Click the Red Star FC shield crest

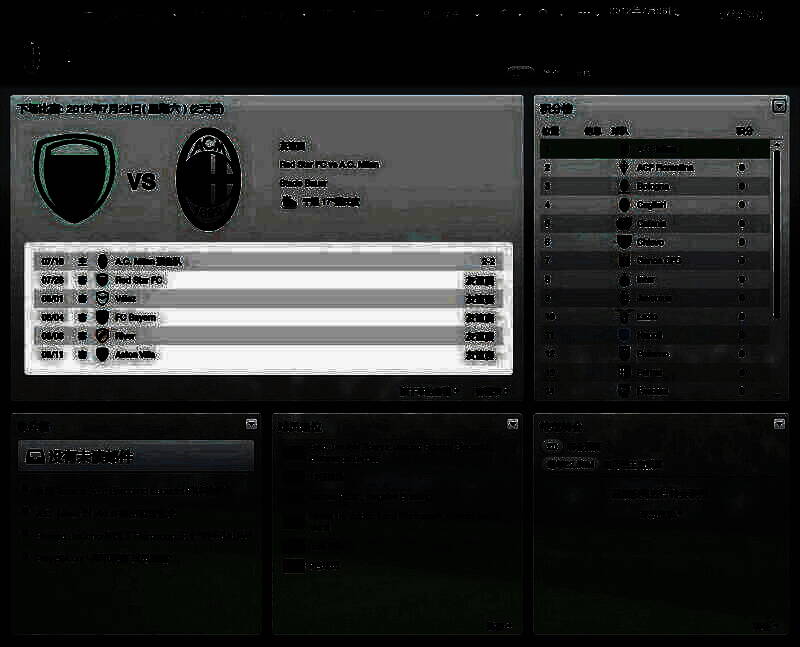point(75,179)
